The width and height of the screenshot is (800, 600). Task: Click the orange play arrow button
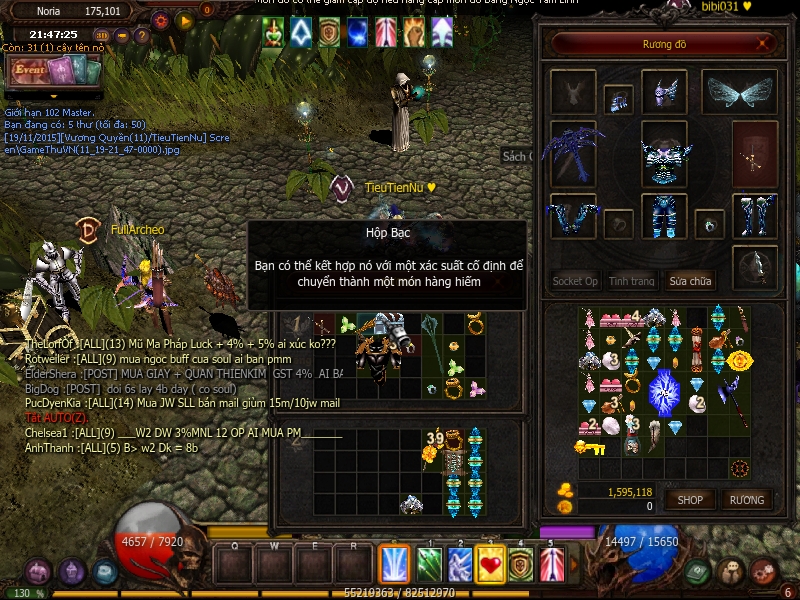tap(184, 19)
